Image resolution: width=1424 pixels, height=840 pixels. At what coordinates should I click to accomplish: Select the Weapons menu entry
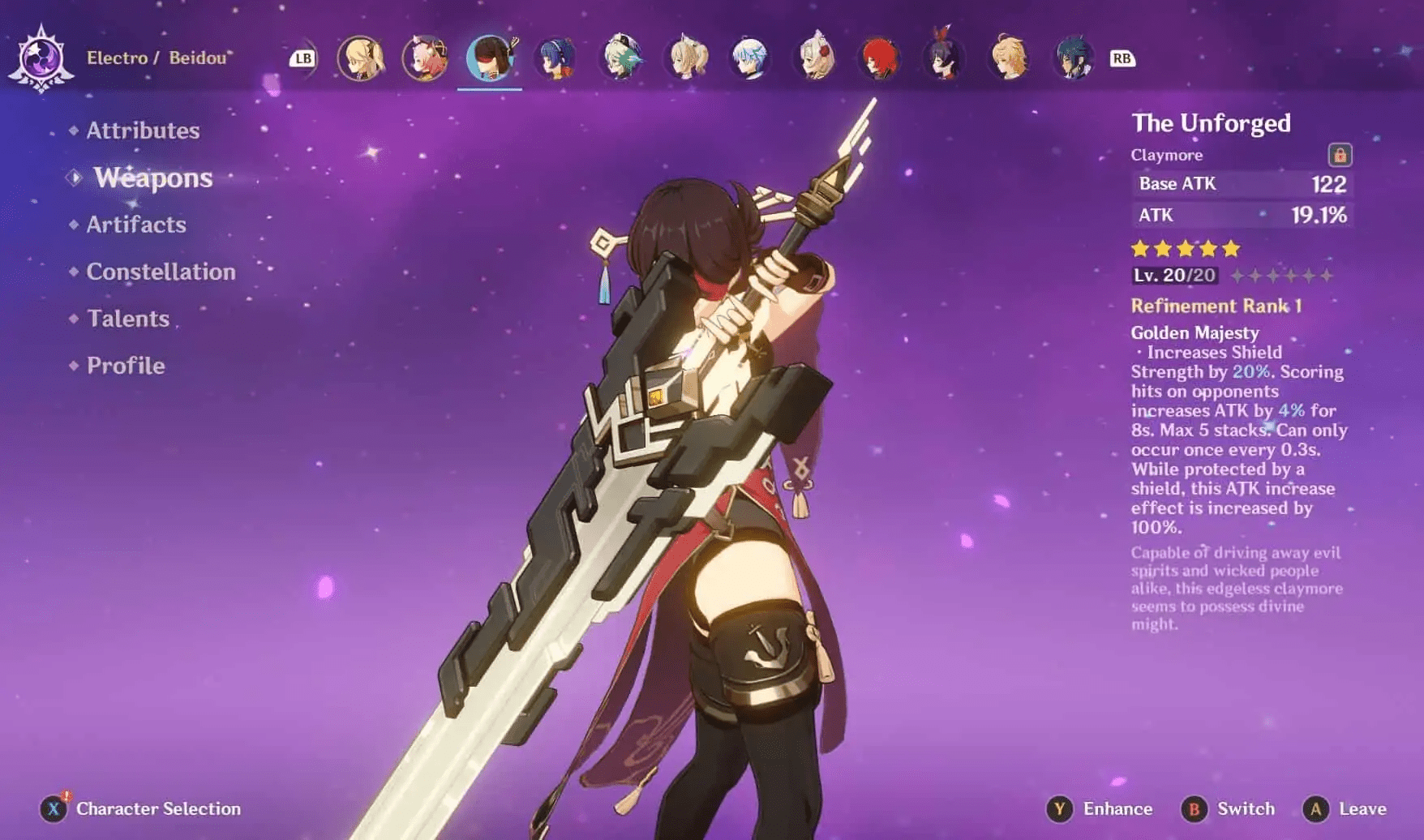click(152, 178)
